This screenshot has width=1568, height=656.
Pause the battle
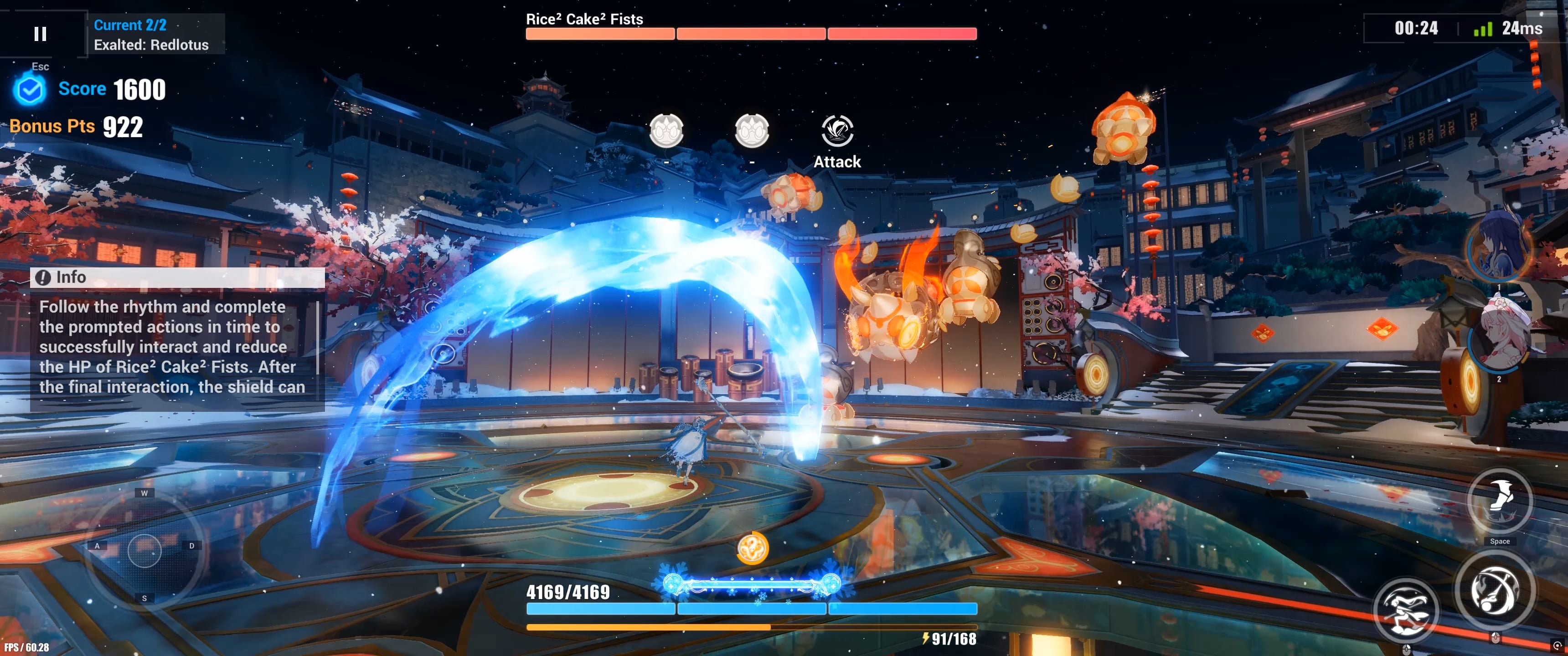tap(40, 33)
